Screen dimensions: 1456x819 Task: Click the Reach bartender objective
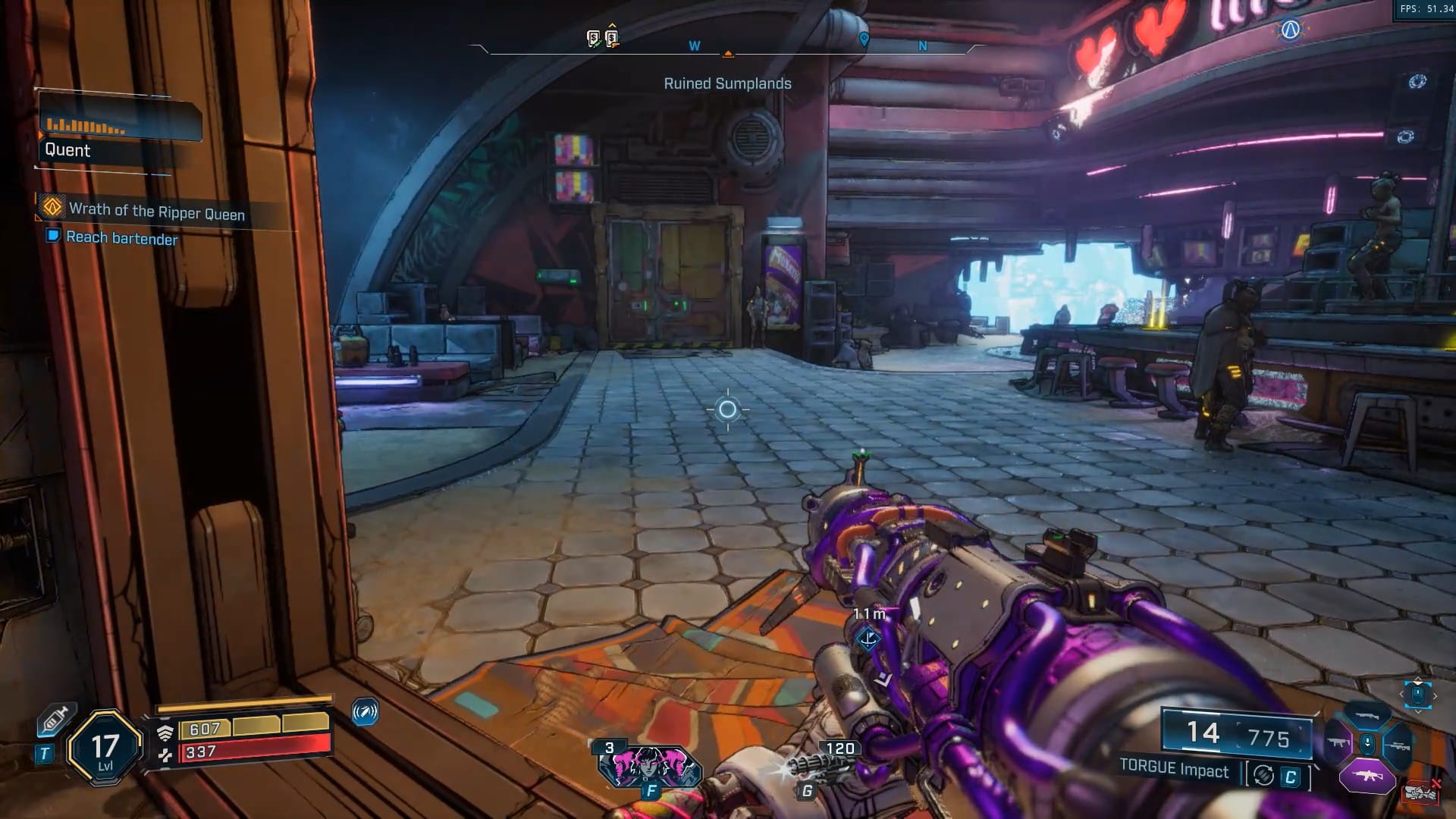[x=121, y=238]
